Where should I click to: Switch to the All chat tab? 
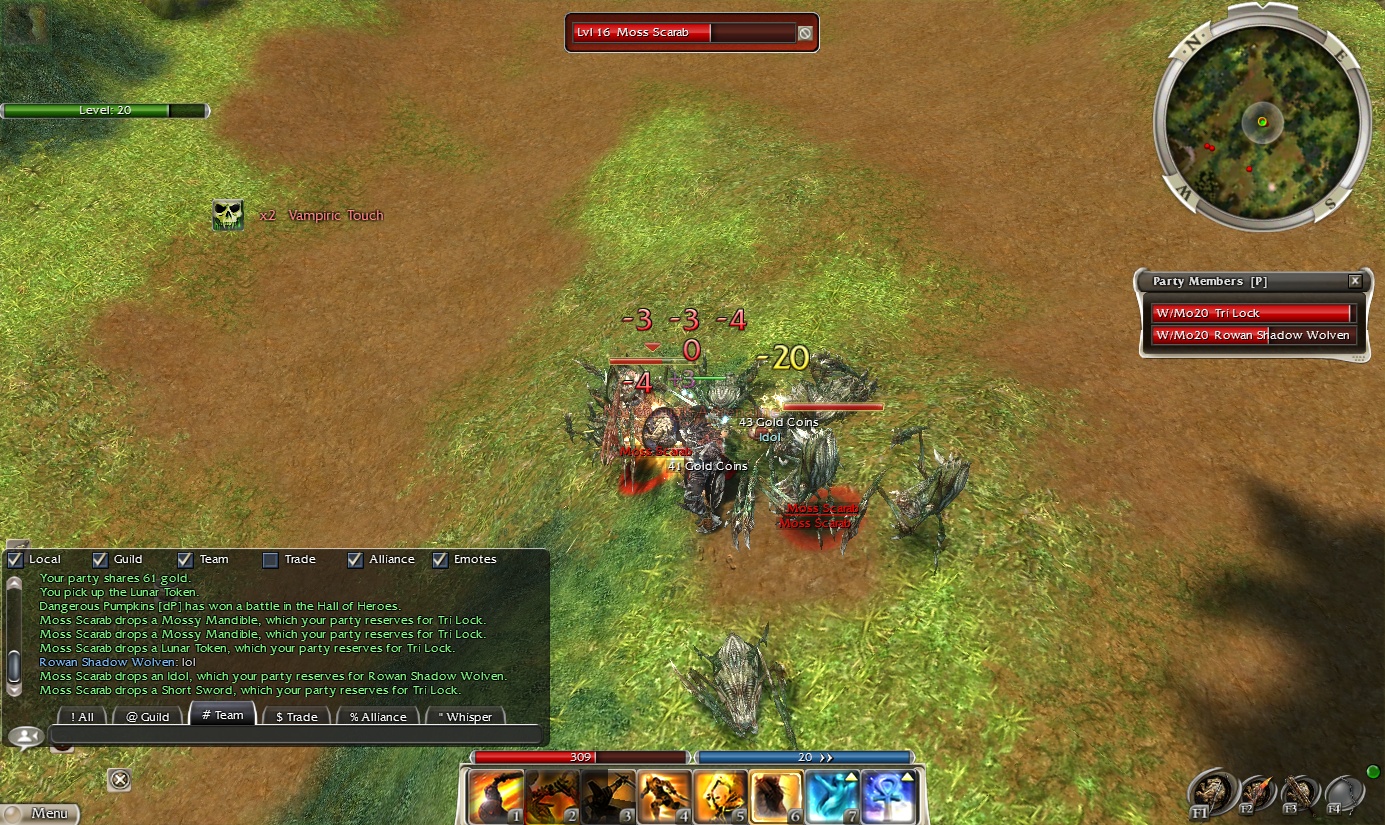(81, 716)
